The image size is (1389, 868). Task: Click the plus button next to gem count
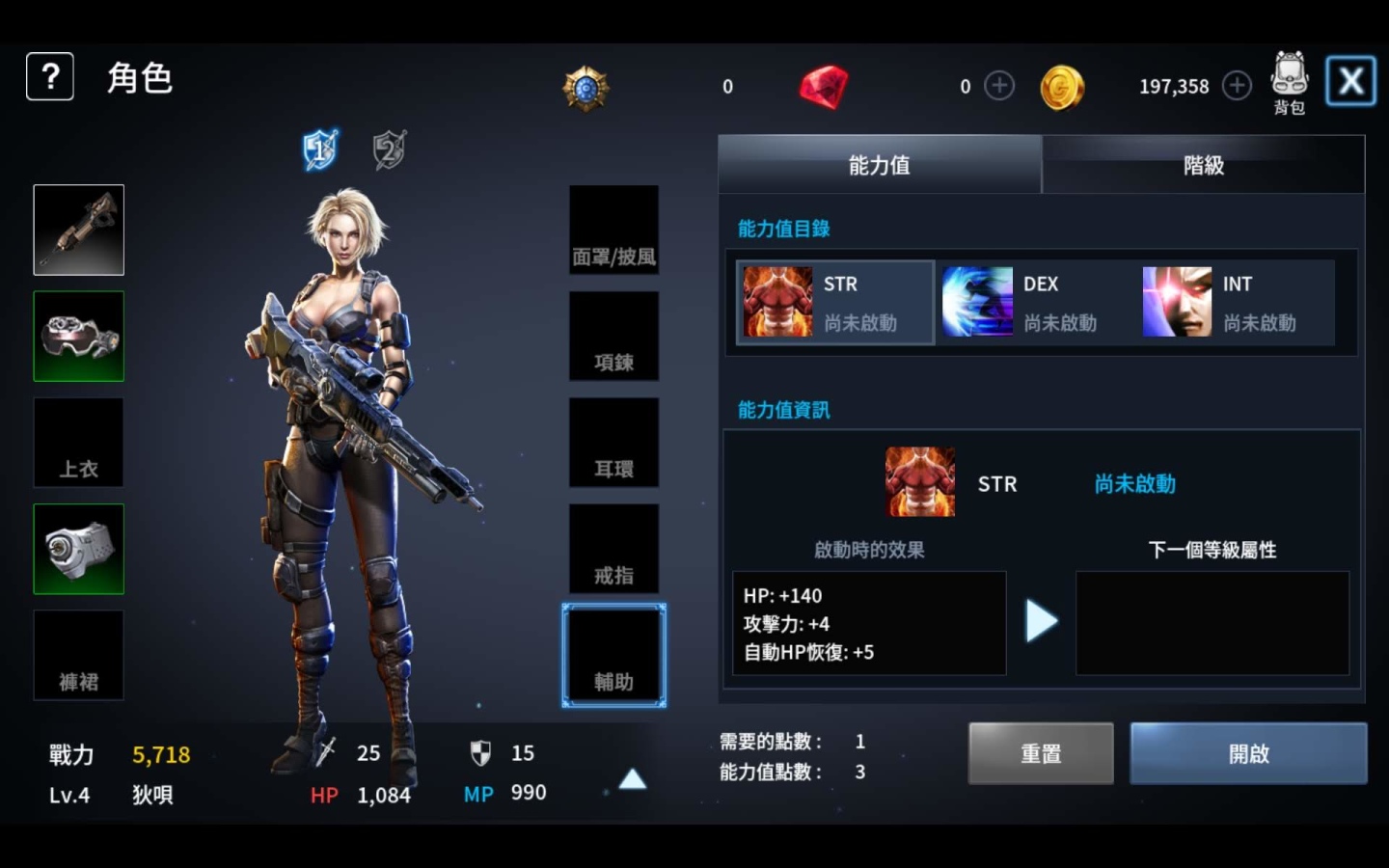(x=999, y=85)
